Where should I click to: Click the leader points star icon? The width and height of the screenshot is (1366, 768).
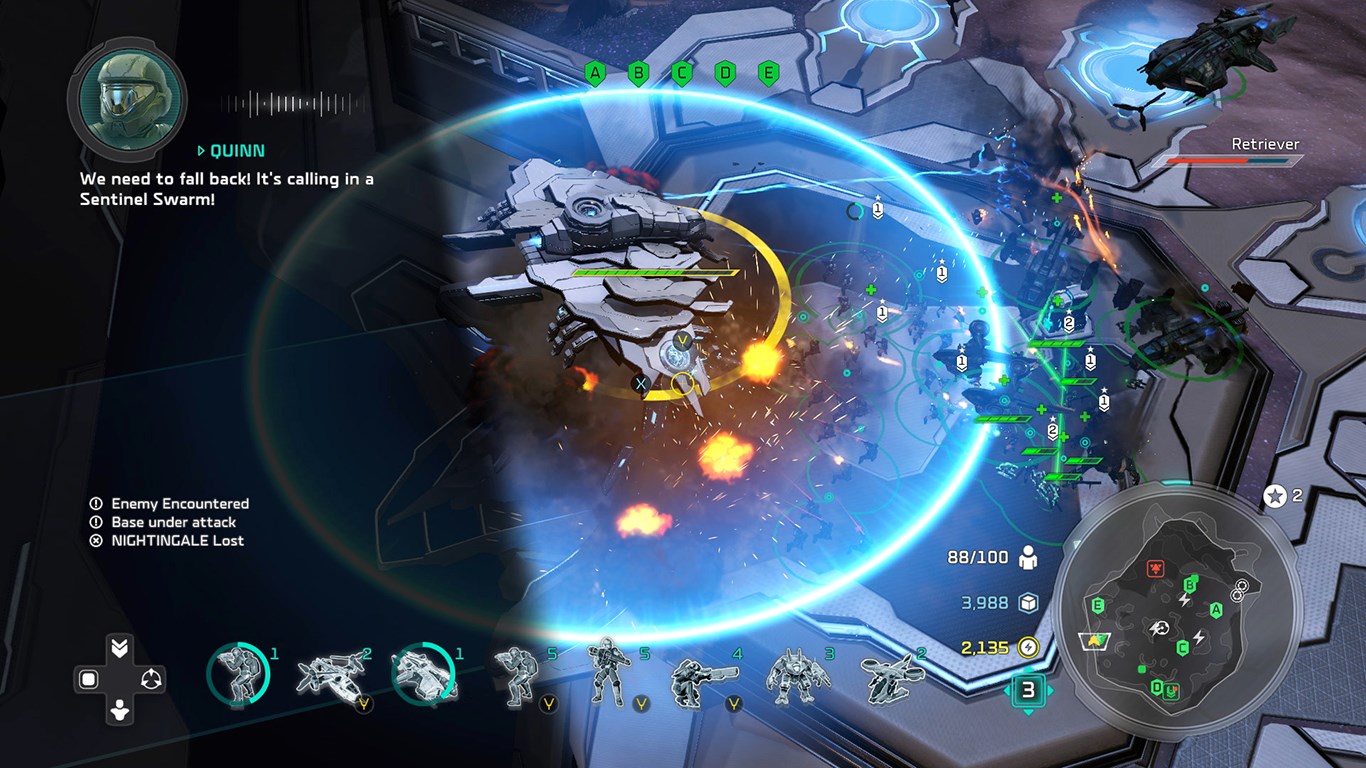tap(1275, 496)
